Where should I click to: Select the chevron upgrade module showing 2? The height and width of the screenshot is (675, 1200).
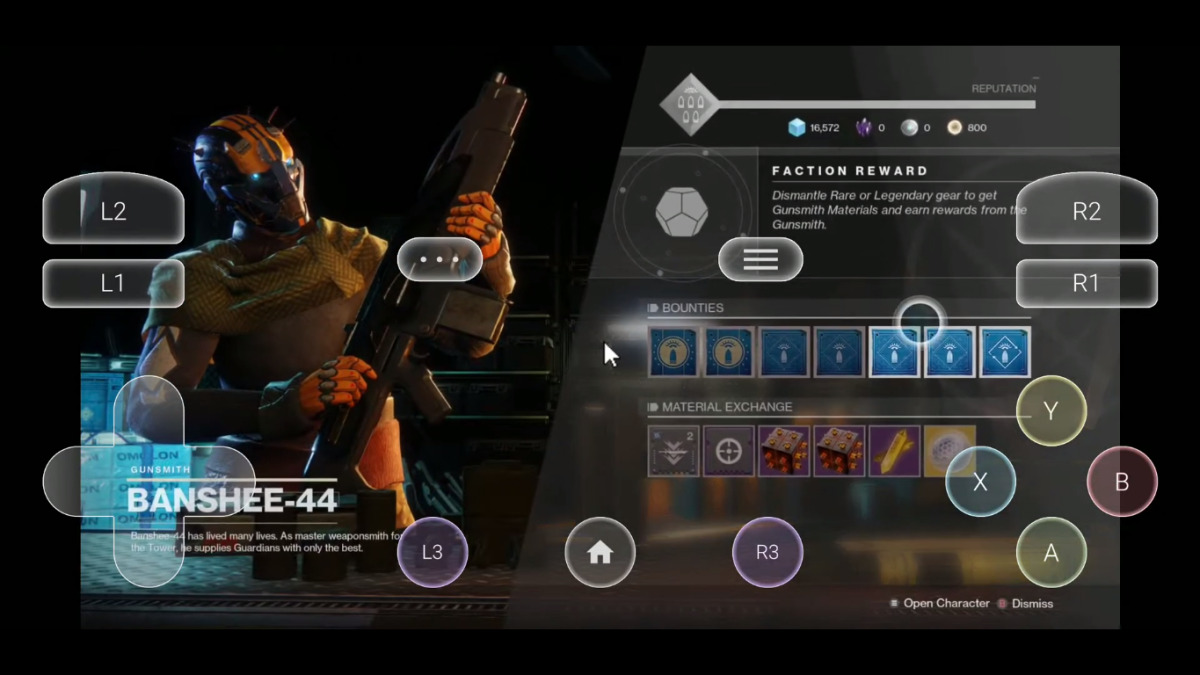673,451
